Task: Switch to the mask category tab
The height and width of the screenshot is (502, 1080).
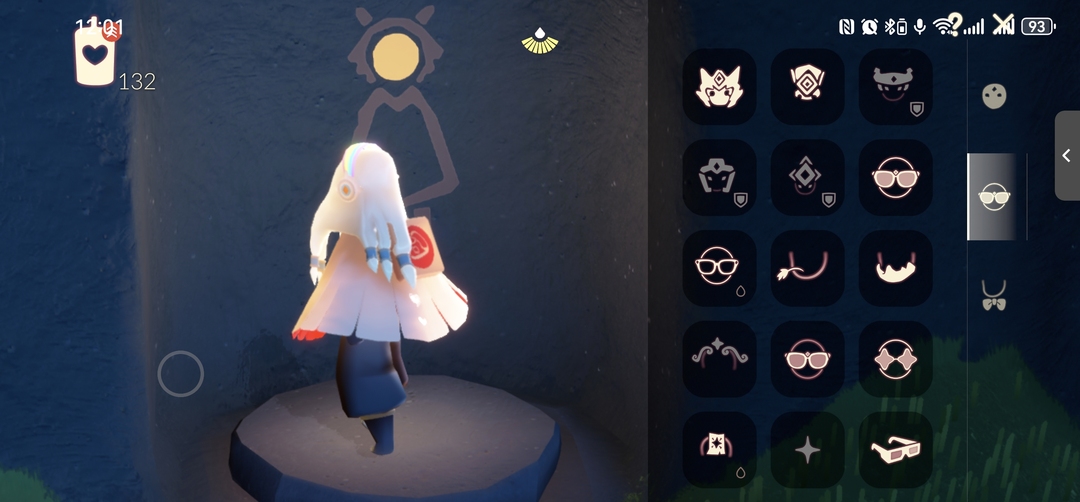Action: (x=994, y=96)
